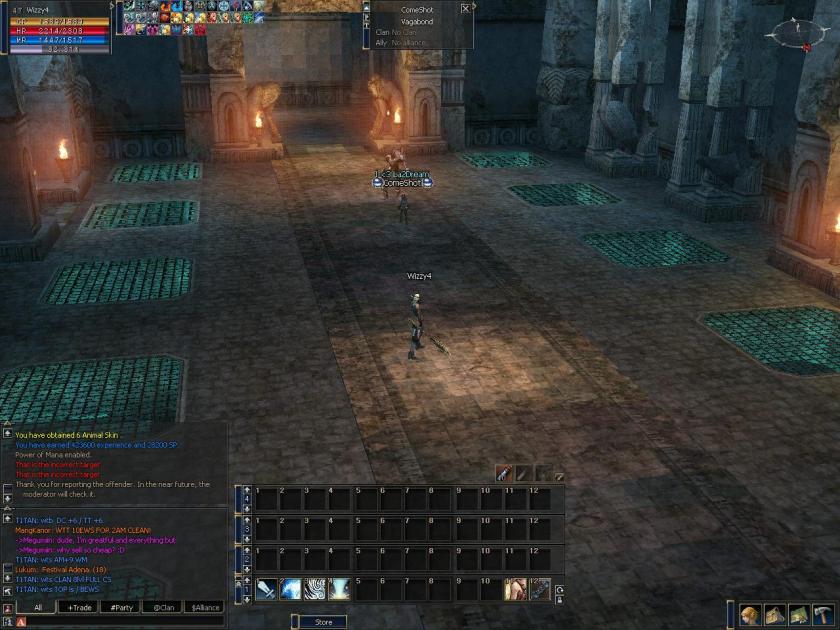840x630 pixels.
Task: Trigger the light burst skill in slot 4
Action: (x=341, y=589)
